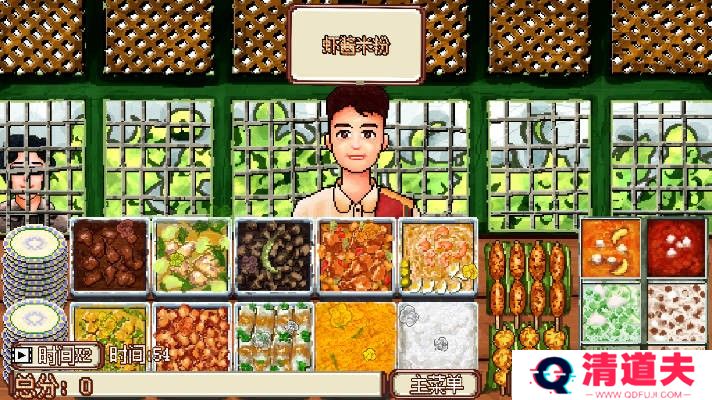Viewport: 712px width, 400px height.
Task: Select the green vegetable and chicken tray
Action: pos(191,256)
